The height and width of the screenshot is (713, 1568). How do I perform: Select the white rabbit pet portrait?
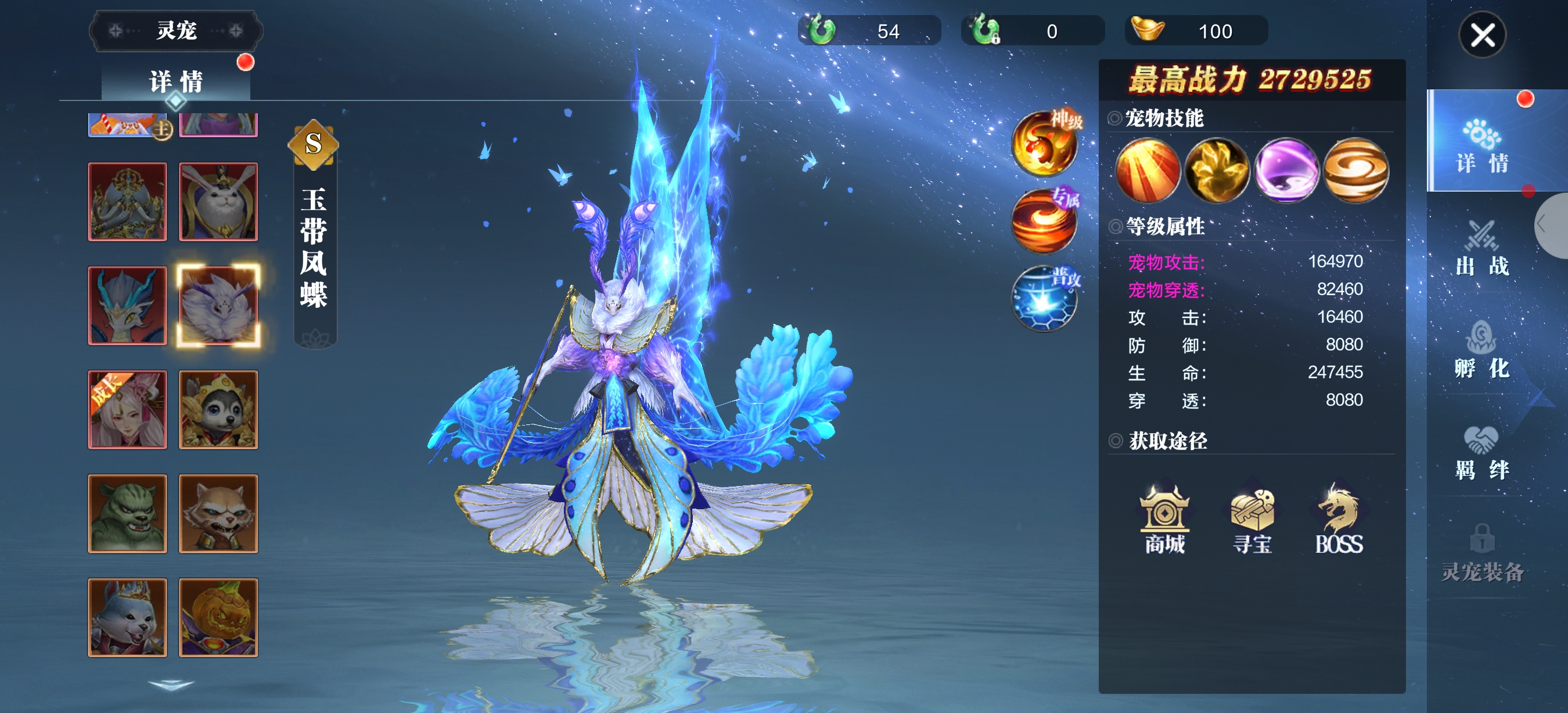pyautogui.click(x=218, y=201)
